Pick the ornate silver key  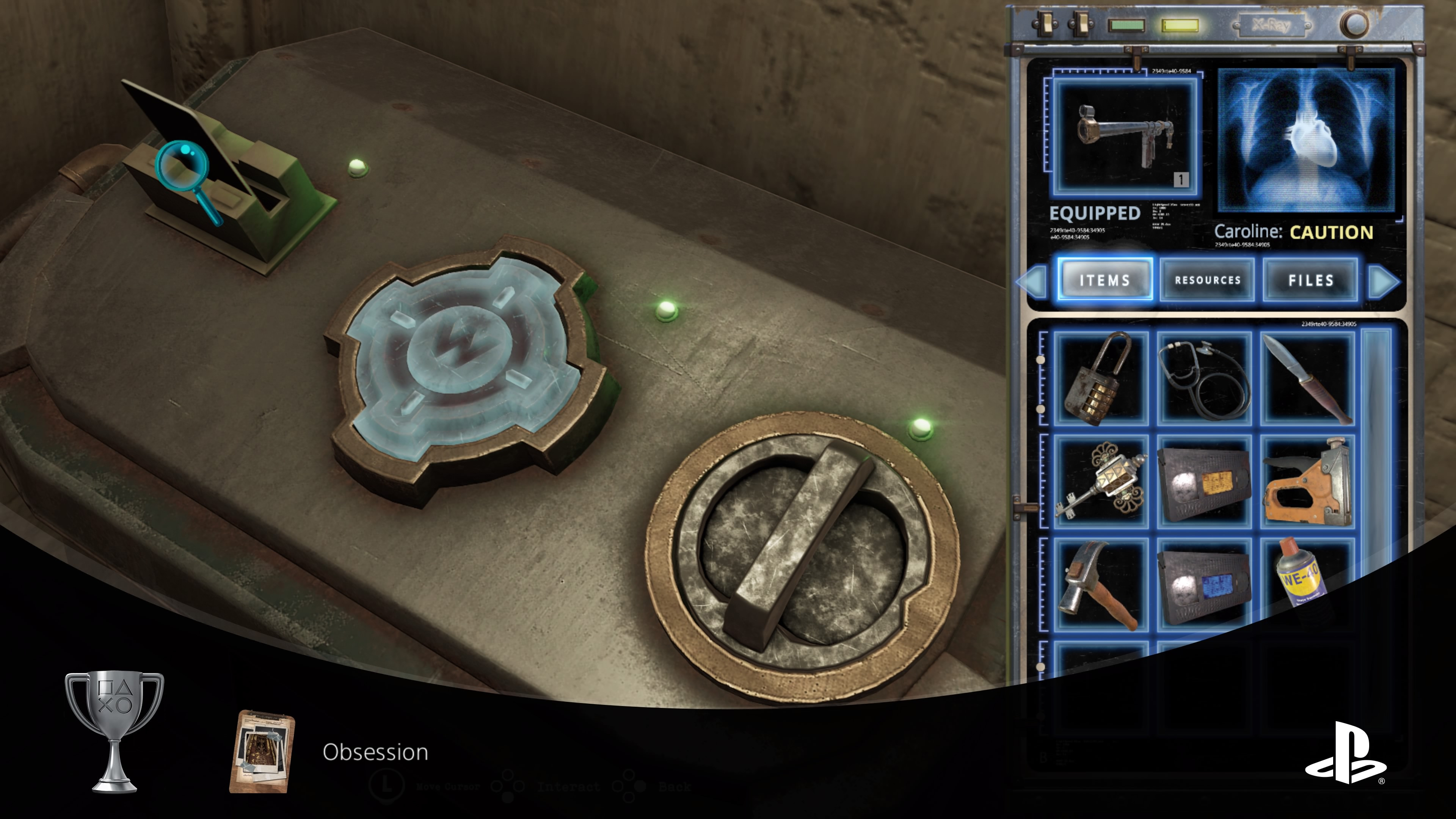click(1101, 481)
